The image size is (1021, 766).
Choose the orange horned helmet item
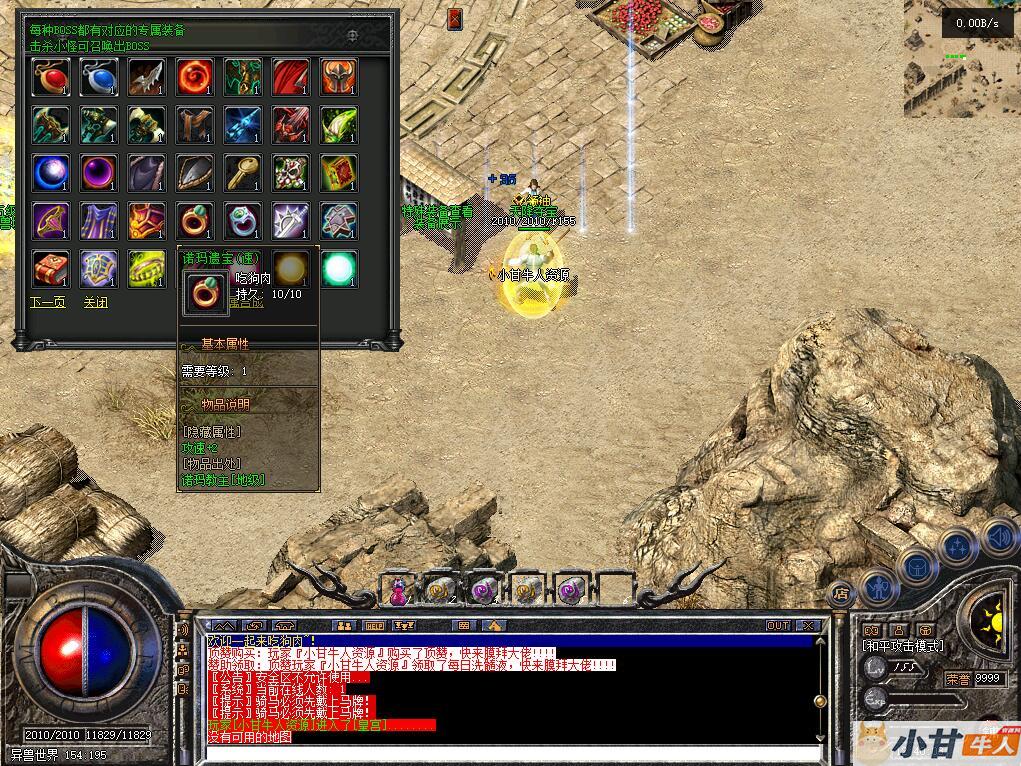[x=339, y=77]
